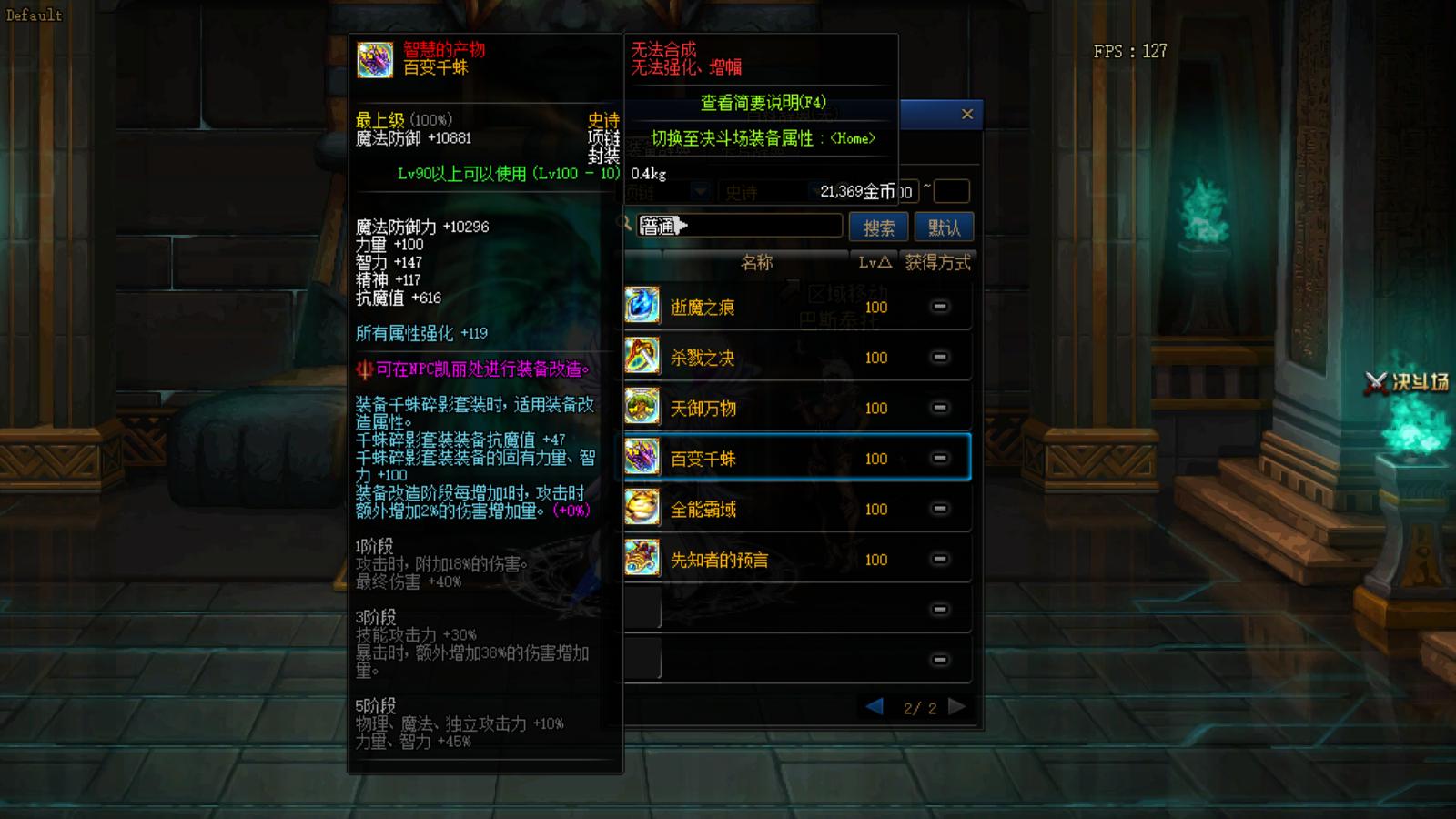Click the 逝魔之痕 item icon
The height and width of the screenshot is (819, 1456).
[642, 307]
